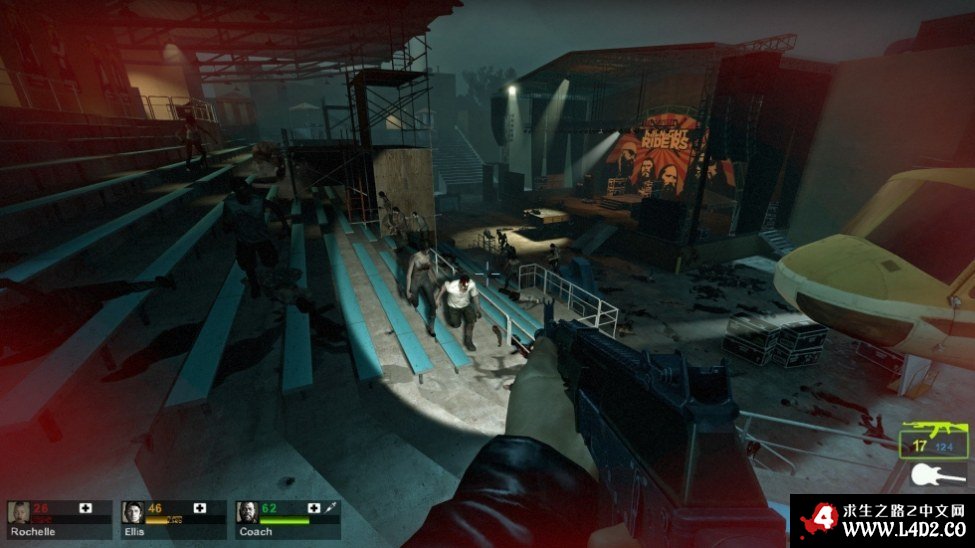Click Coach's first aid kit icon
The image size is (975, 548).
(x=314, y=509)
